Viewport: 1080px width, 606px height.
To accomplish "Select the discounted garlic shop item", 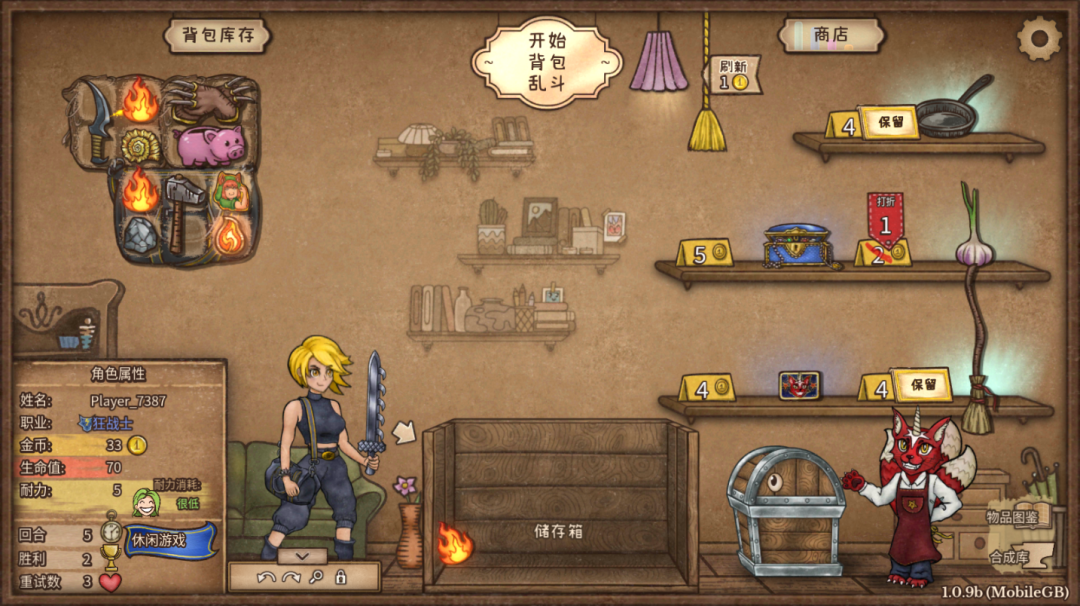I will pyautogui.click(x=973, y=243).
